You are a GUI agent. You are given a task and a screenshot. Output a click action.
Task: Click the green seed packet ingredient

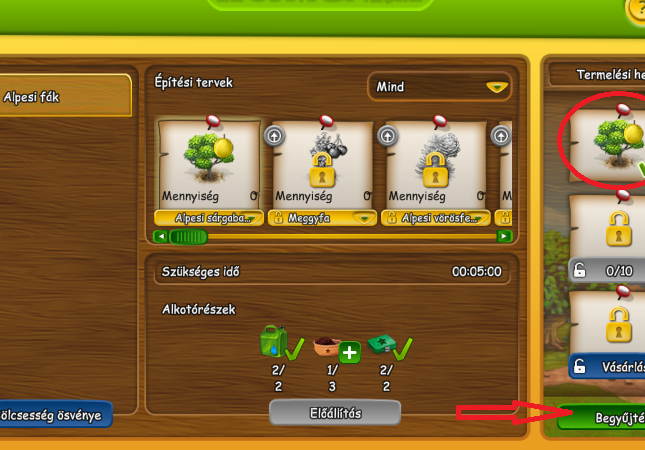point(382,344)
